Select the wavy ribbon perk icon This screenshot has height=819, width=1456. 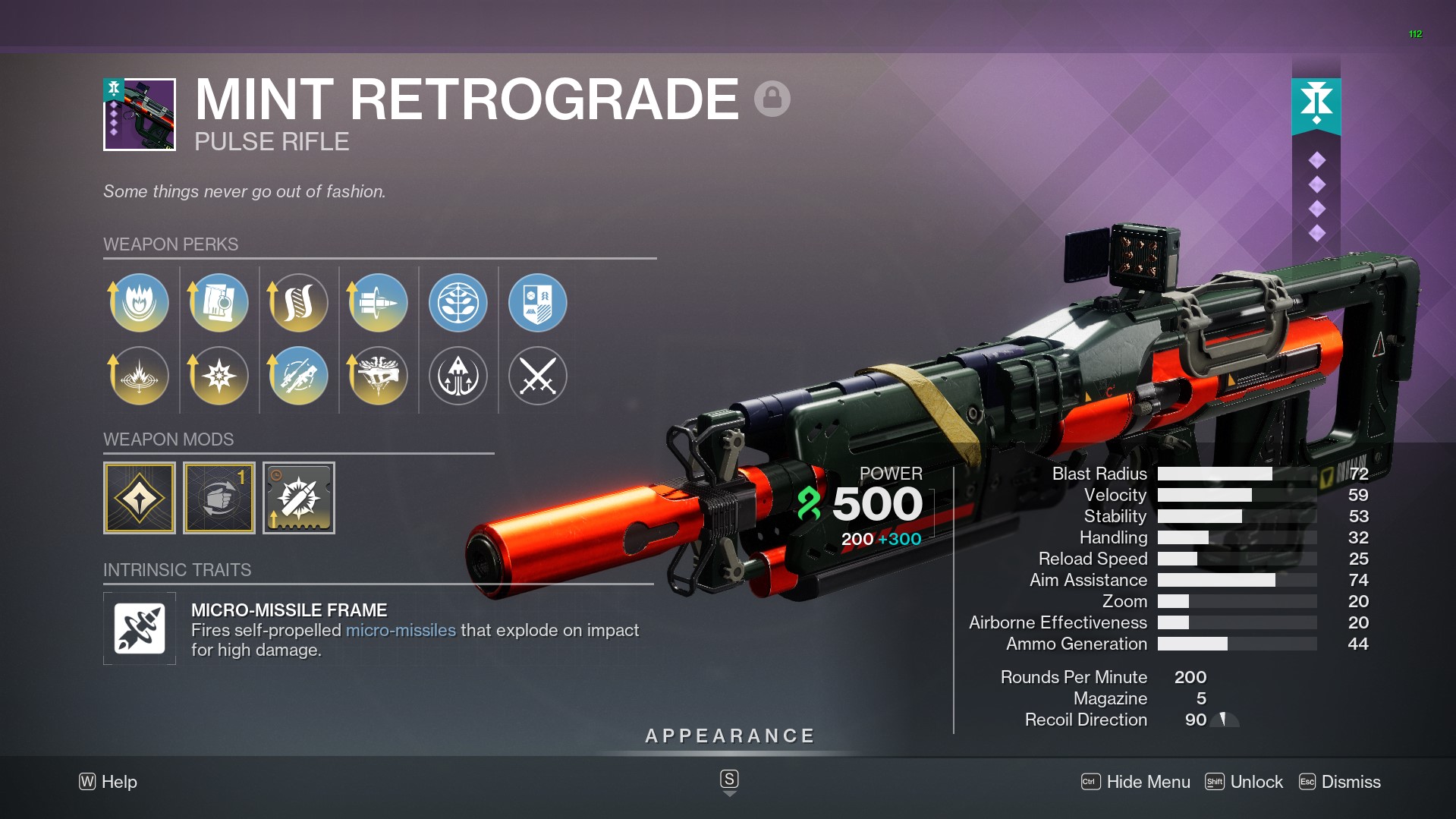[299, 303]
